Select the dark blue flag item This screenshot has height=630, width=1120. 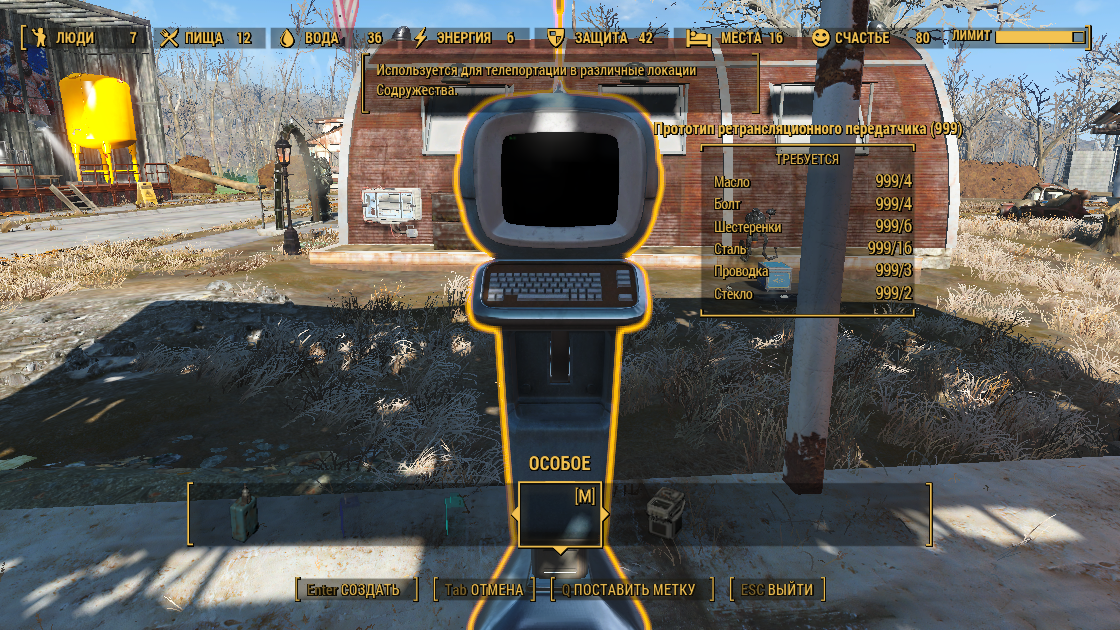[x=347, y=514]
